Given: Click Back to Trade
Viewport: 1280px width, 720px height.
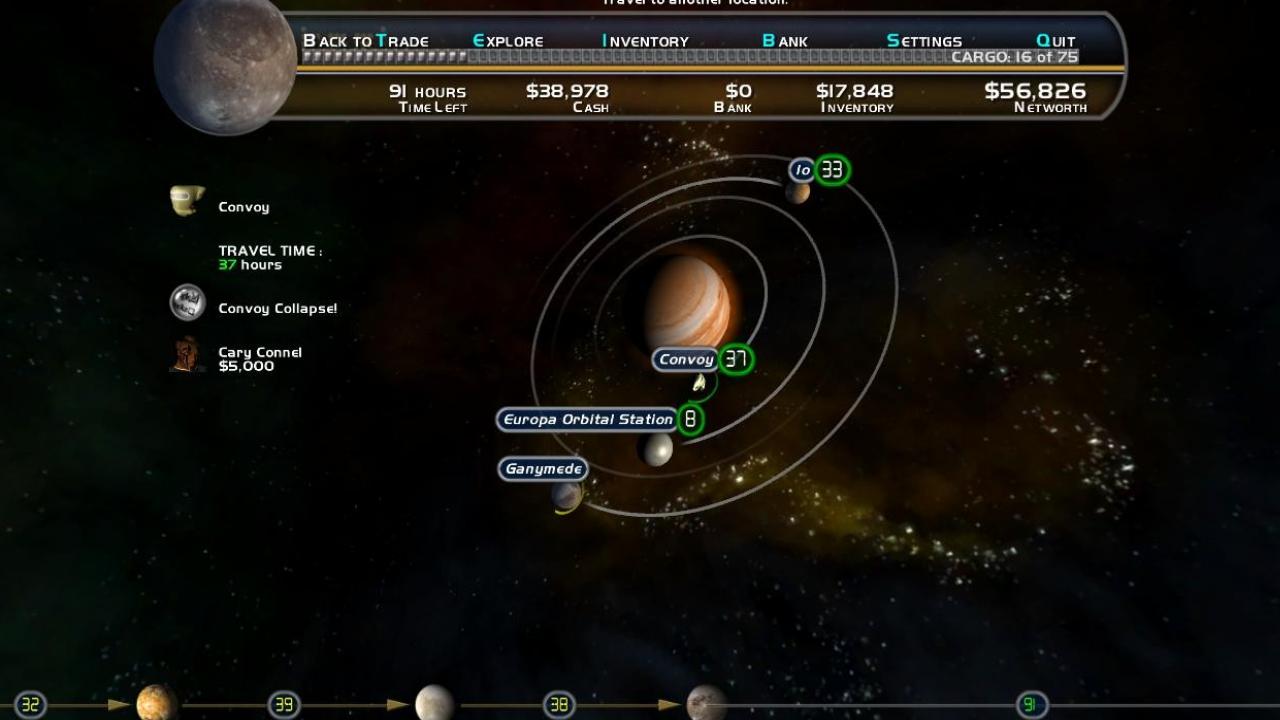Looking at the screenshot, I should pyautogui.click(x=366, y=41).
